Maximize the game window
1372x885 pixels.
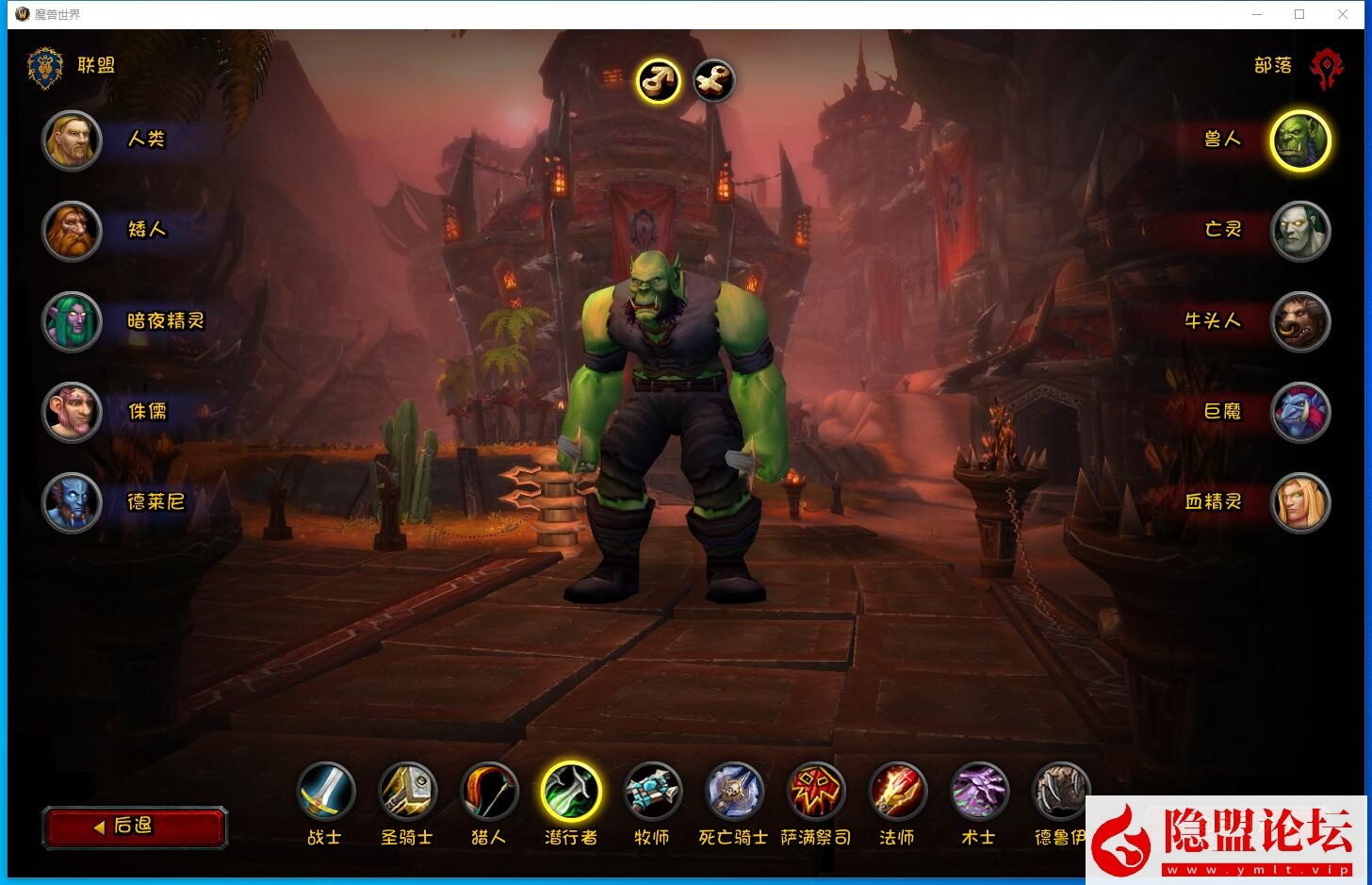1299,14
